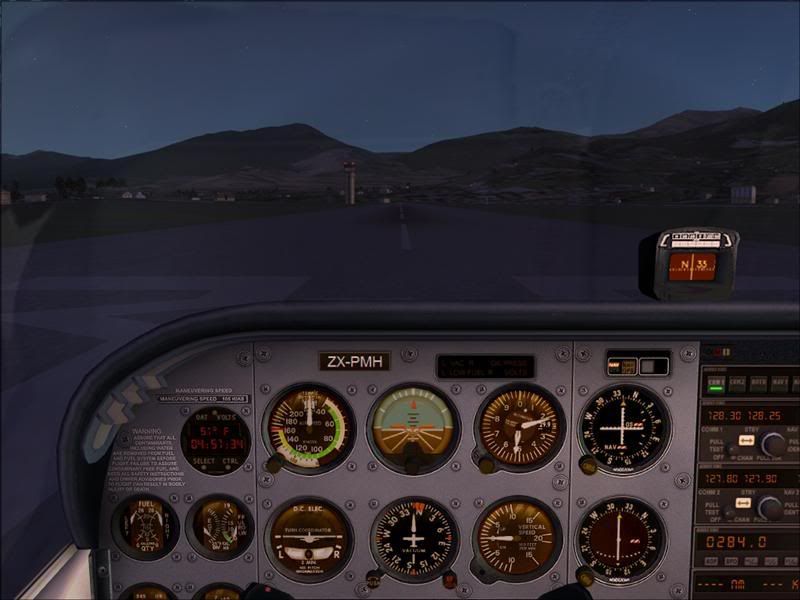The image size is (800, 600).
Task: Swap COMM 1 active and standby frequencies
Action: click(x=745, y=438)
